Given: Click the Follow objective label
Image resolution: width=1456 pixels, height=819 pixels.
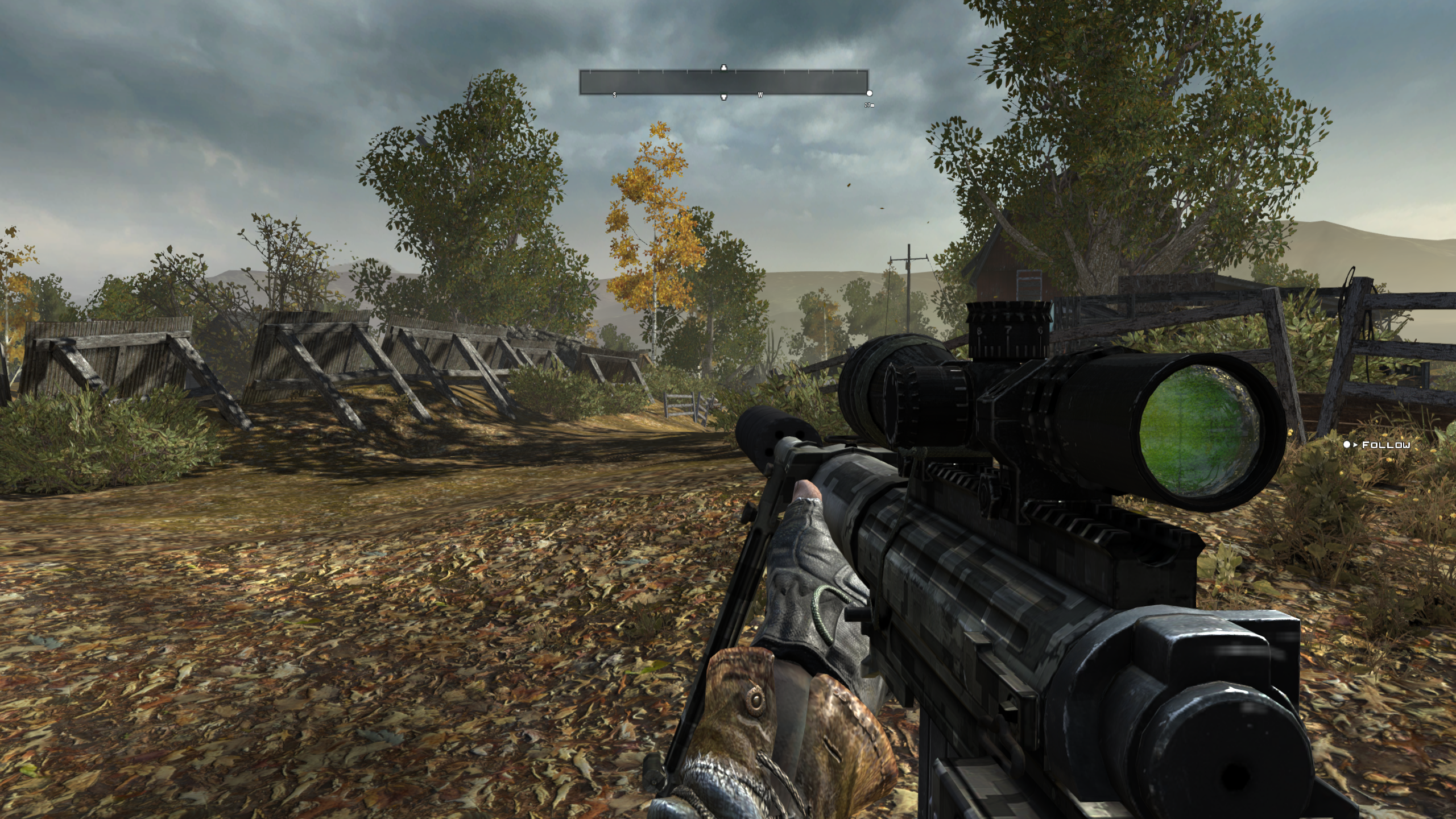Looking at the screenshot, I should tap(1386, 446).
